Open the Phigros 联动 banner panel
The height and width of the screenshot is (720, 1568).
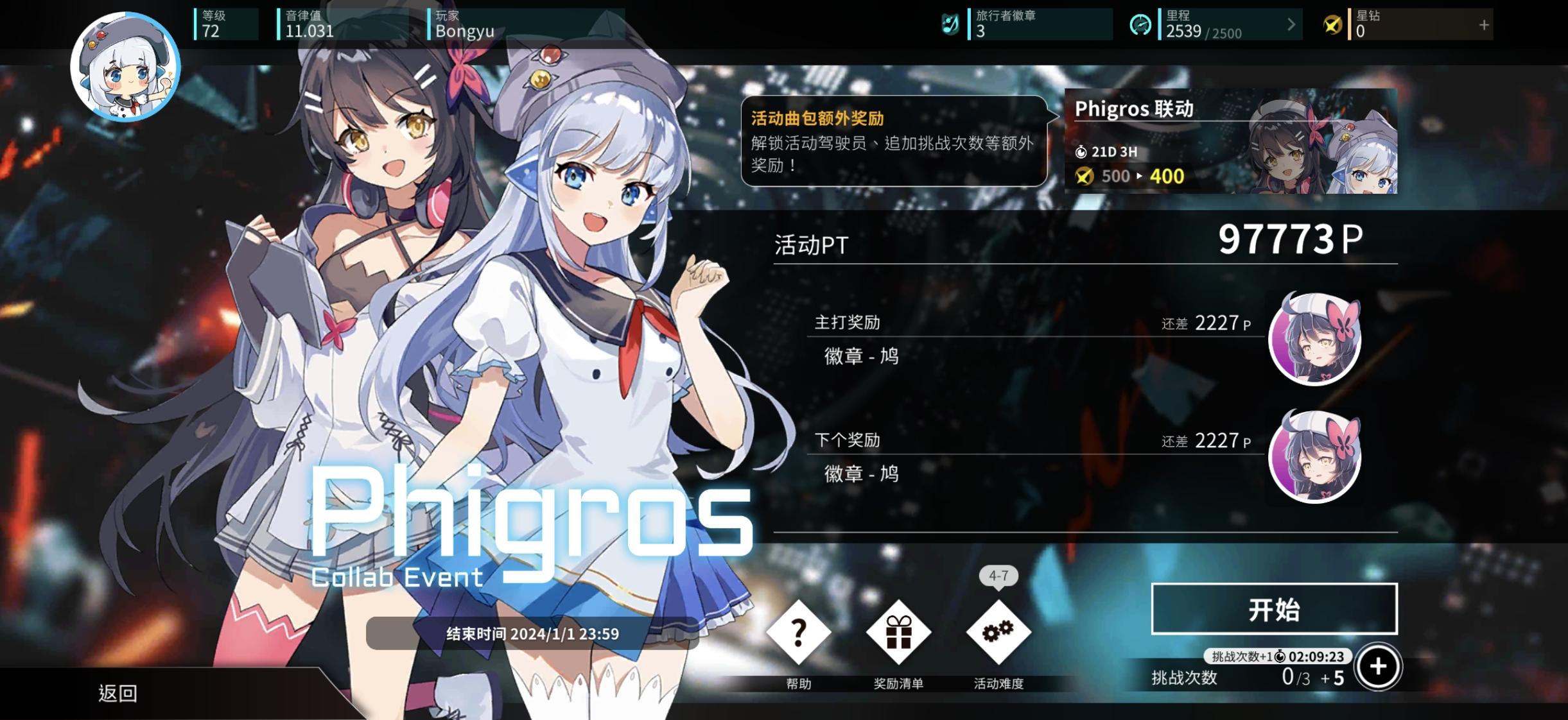pyautogui.click(x=1230, y=141)
